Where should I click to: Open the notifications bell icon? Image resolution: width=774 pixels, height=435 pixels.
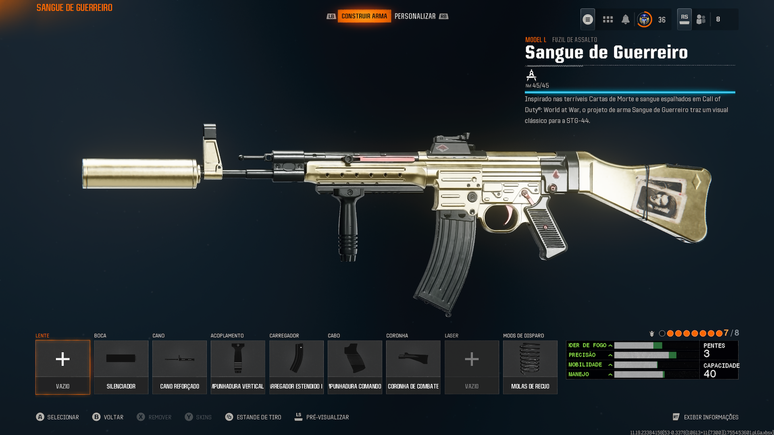626,19
